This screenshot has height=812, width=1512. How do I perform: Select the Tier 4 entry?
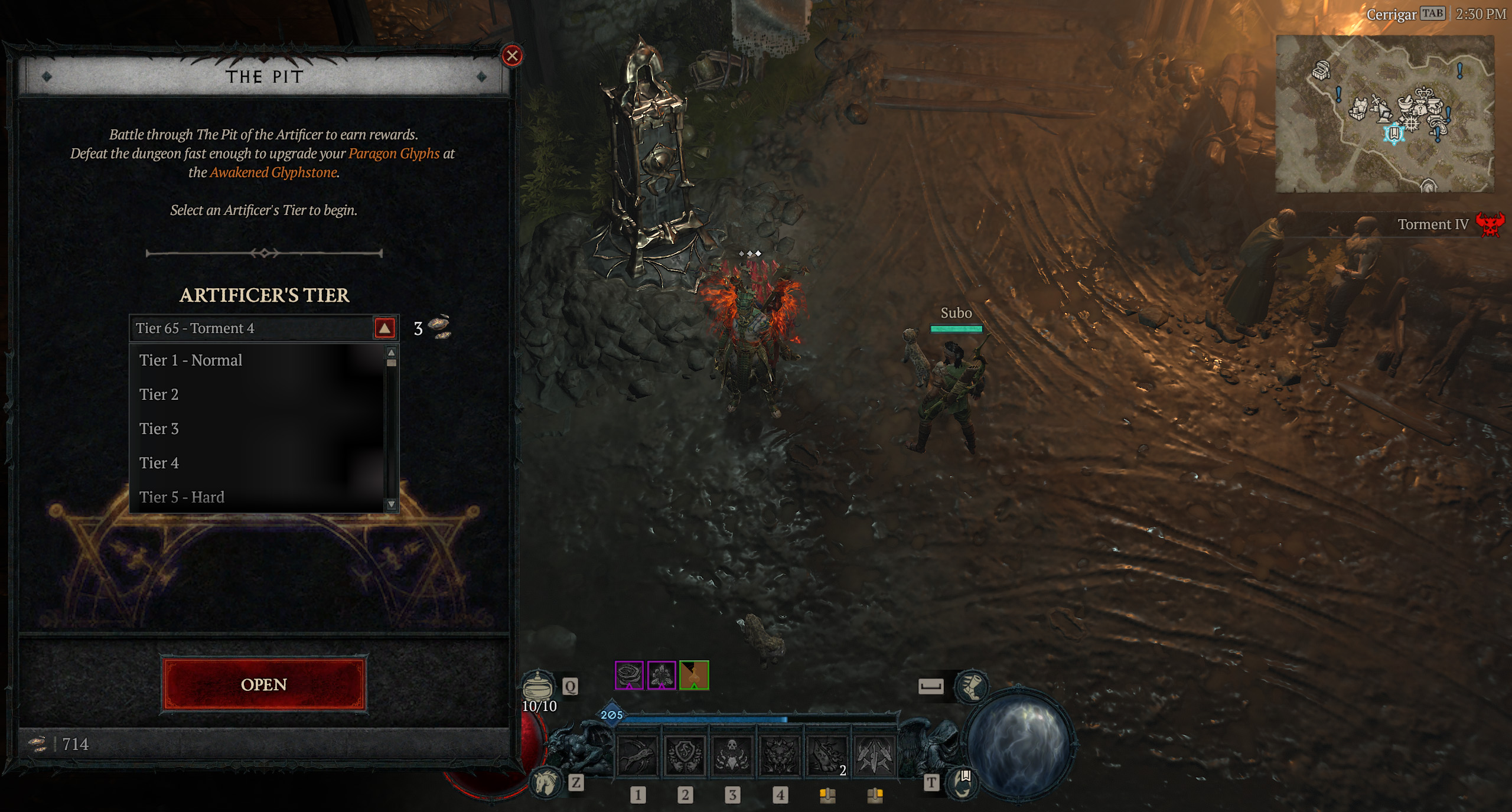pos(159,463)
